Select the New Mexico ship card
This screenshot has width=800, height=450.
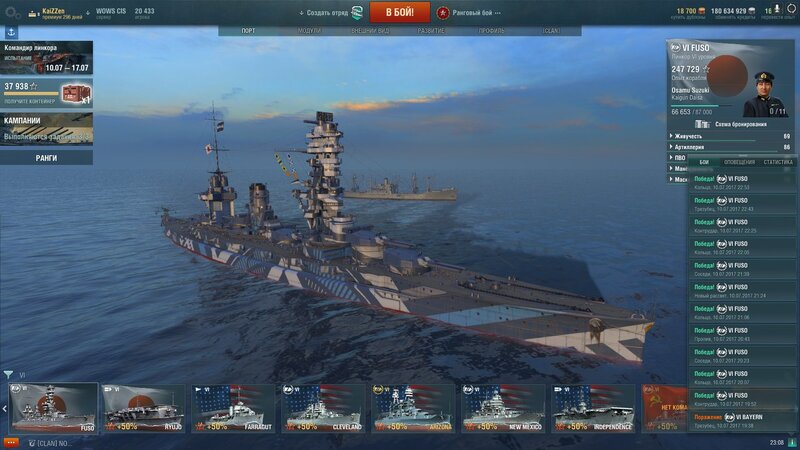503,408
